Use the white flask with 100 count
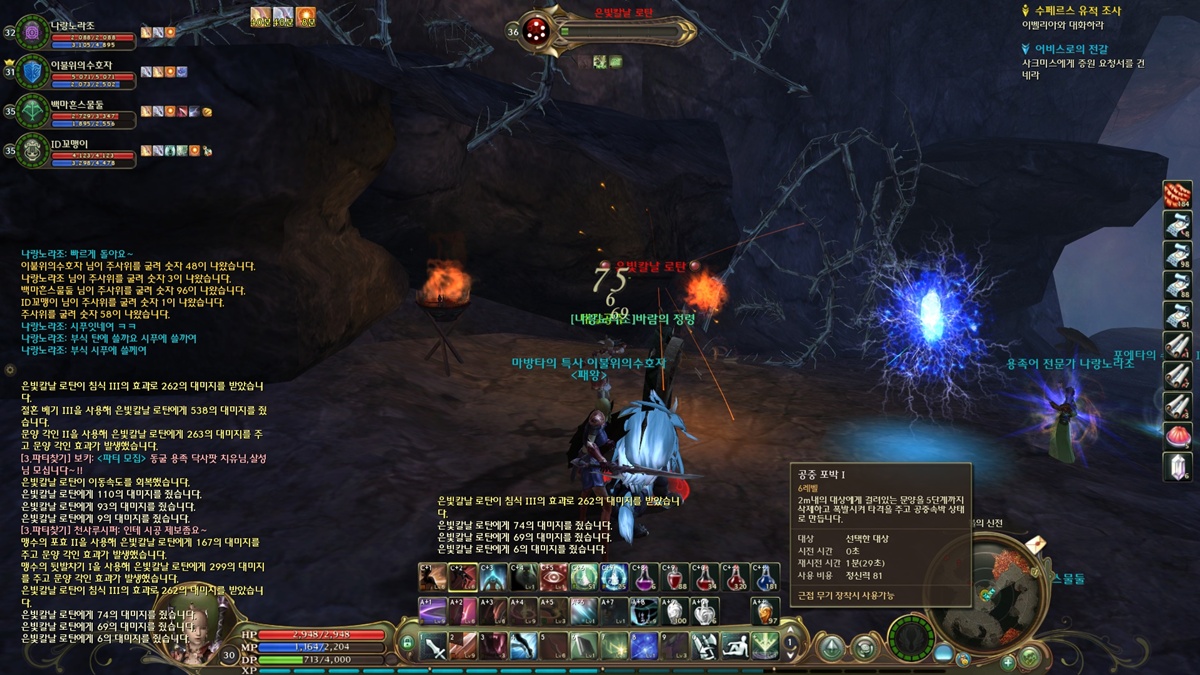 click(676, 611)
